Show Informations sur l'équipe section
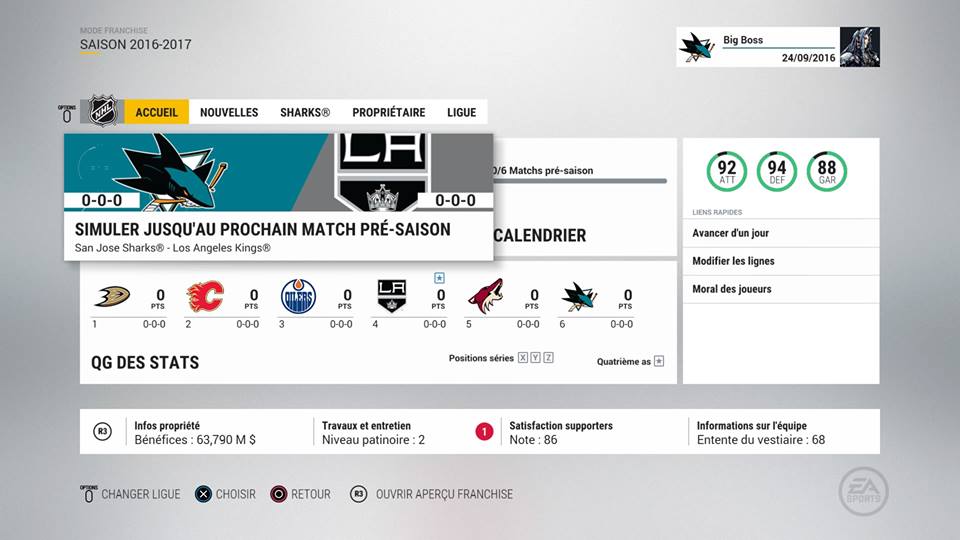This screenshot has width=960, height=540. (x=760, y=432)
